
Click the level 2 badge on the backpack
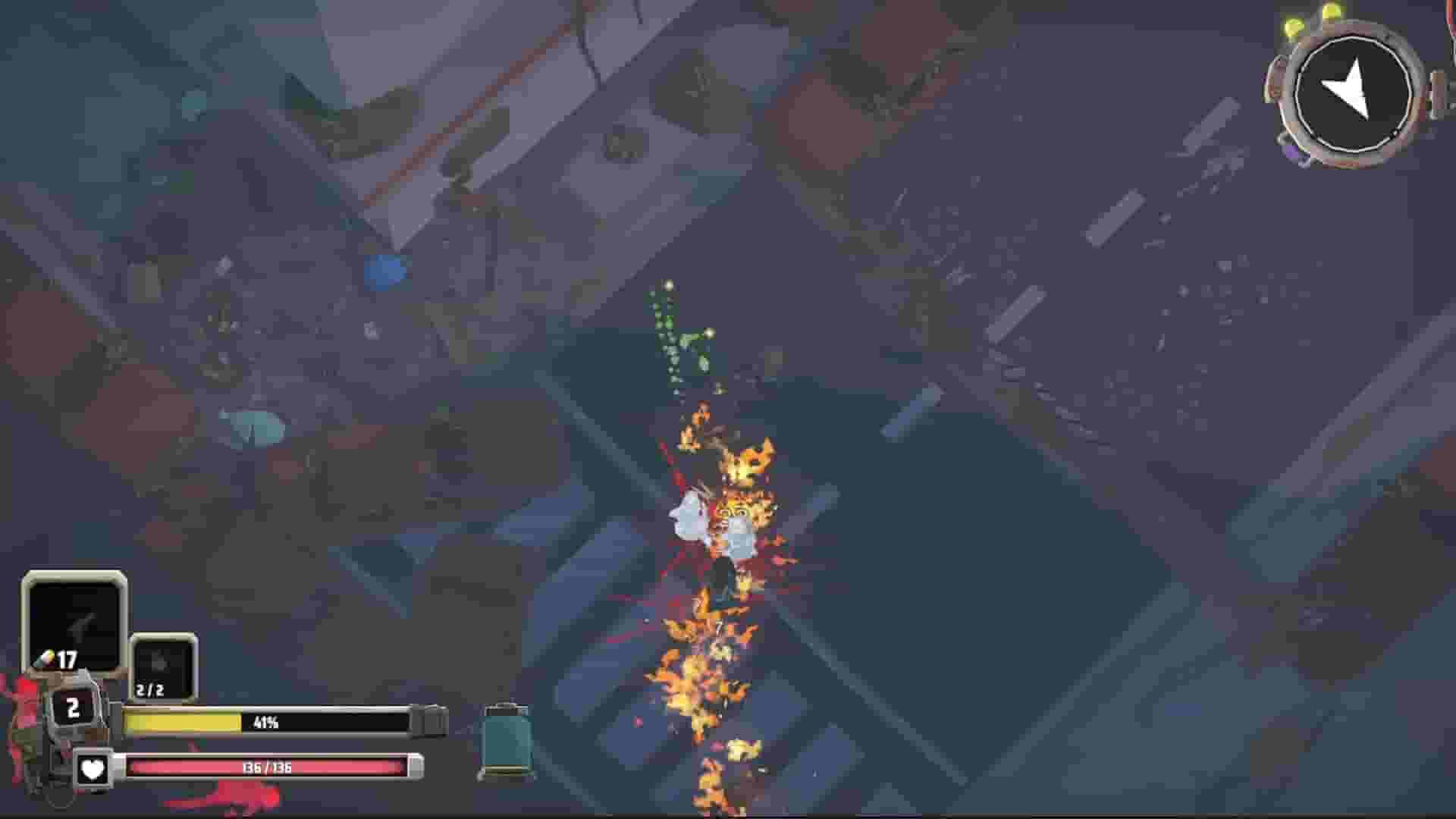click(74, 708)
